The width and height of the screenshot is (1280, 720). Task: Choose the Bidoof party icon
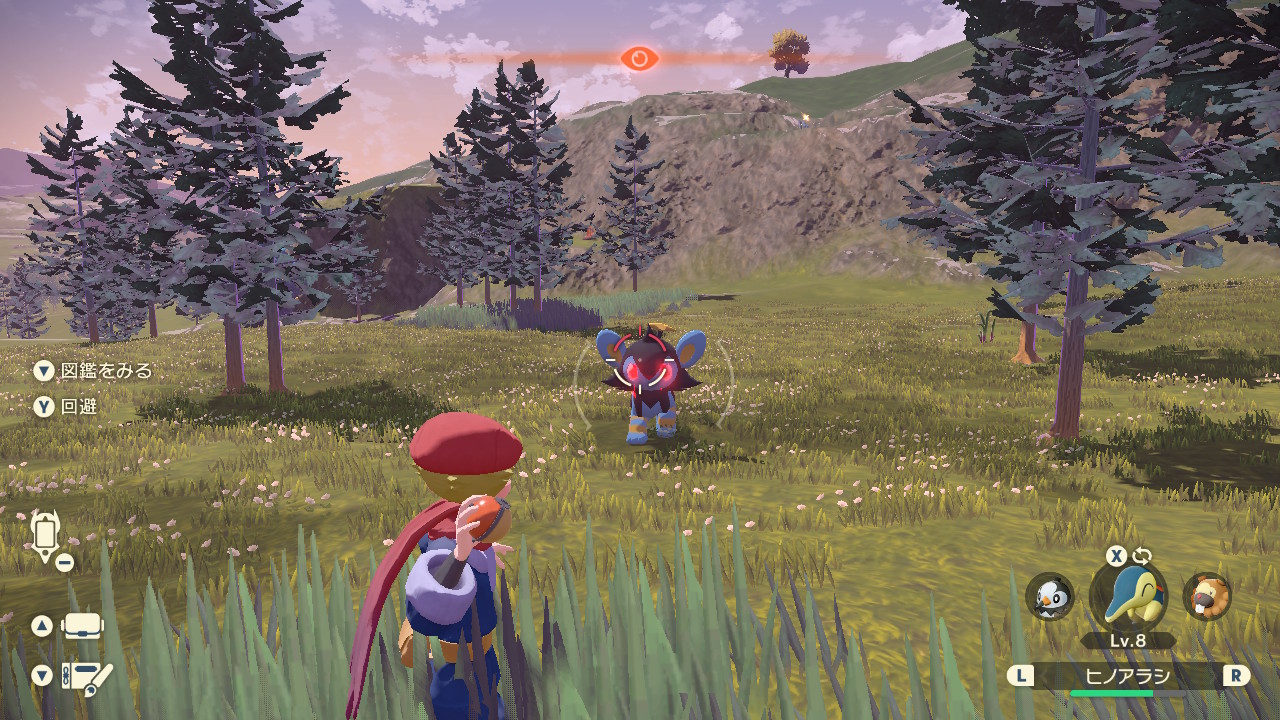point(1207,597)
